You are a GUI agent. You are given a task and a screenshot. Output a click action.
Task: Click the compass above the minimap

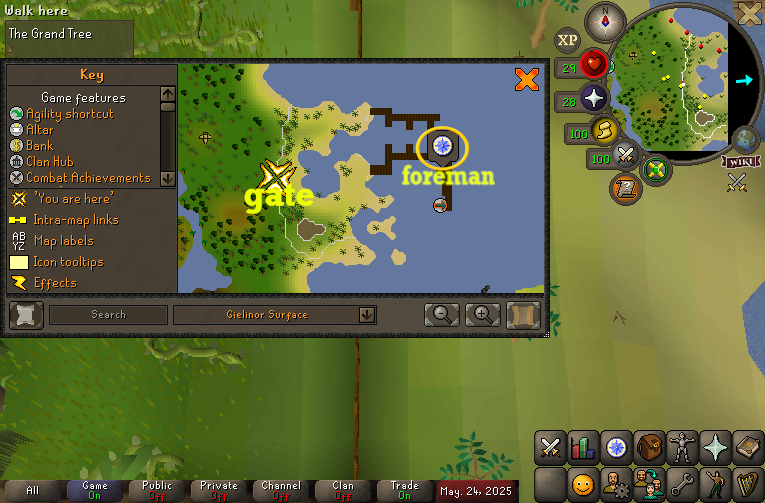click(604, 18)
